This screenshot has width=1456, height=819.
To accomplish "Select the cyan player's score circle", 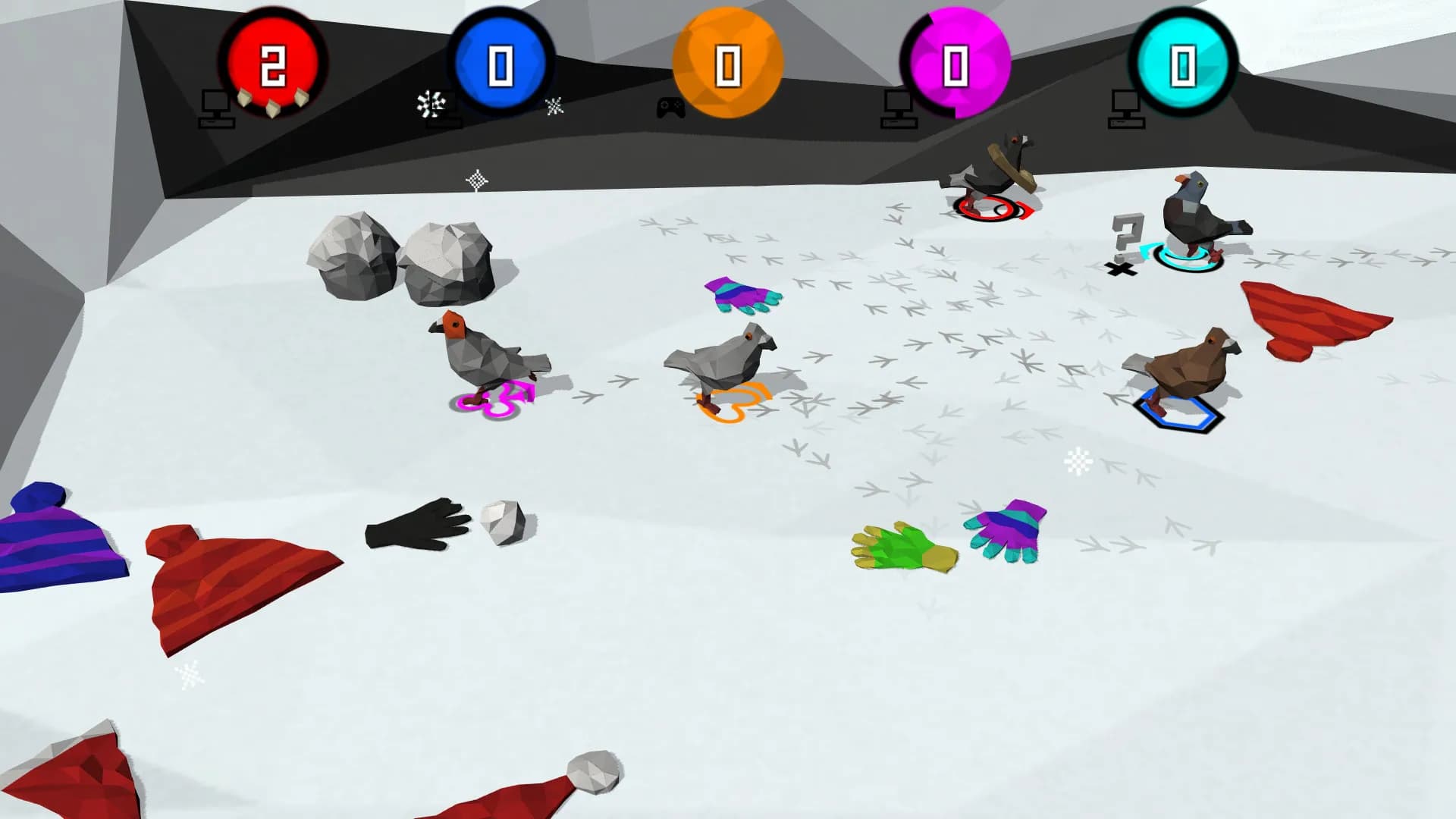I will click(1181, 61).
